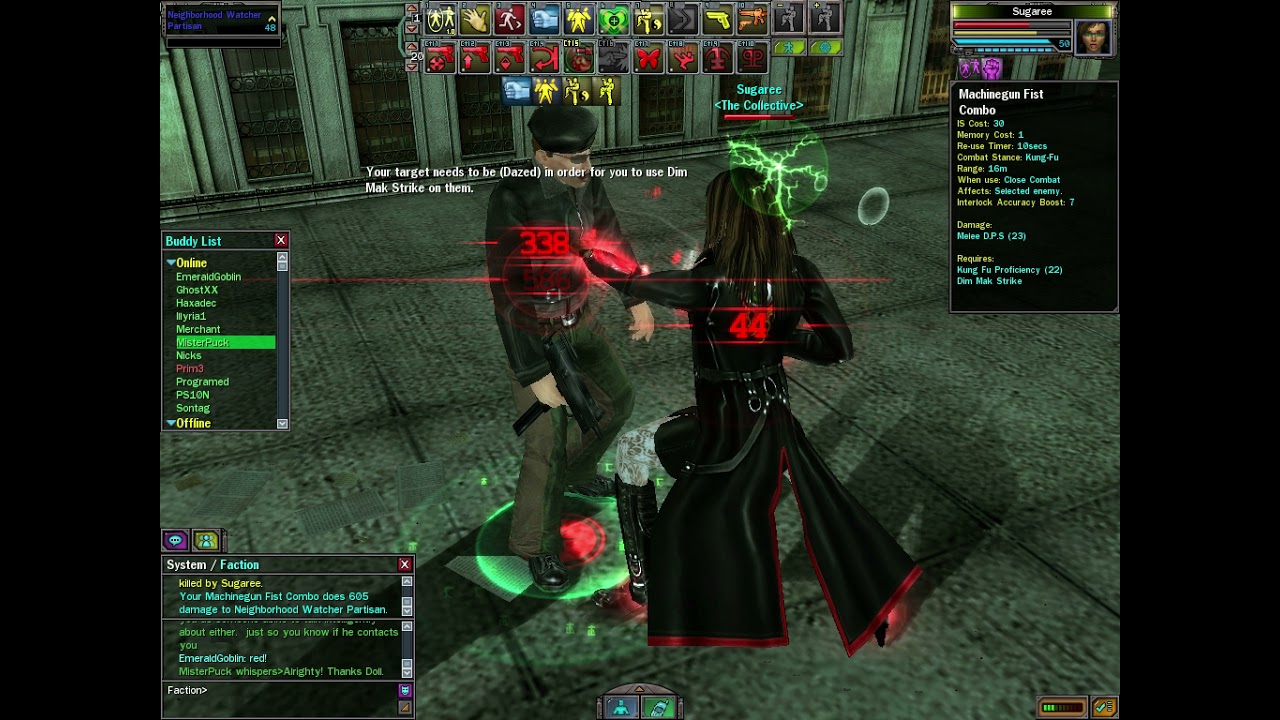Use the green heart healing ability

click(x=613, y=19)
